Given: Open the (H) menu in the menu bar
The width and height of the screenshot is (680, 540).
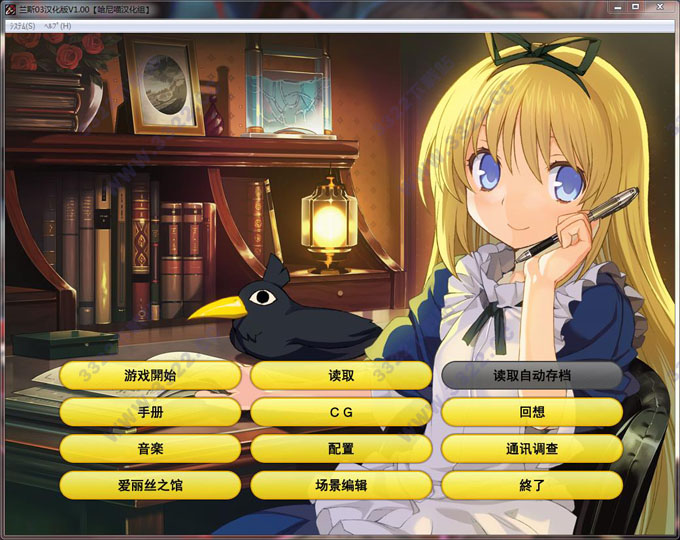Looking at the screenshot, I should pos(58,25).
